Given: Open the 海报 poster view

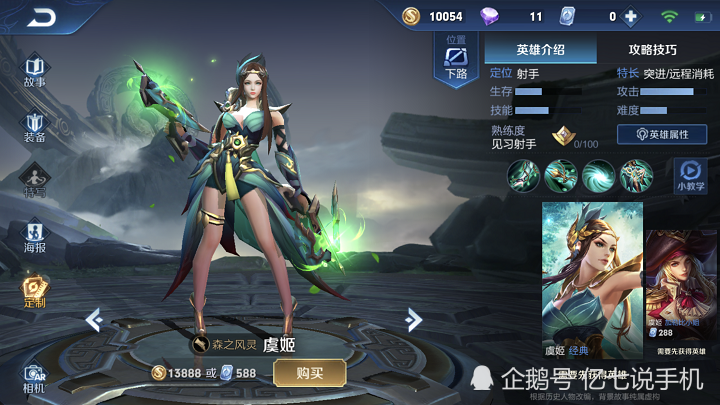Looking at the screenshot, I should click(x=35, y=237).
